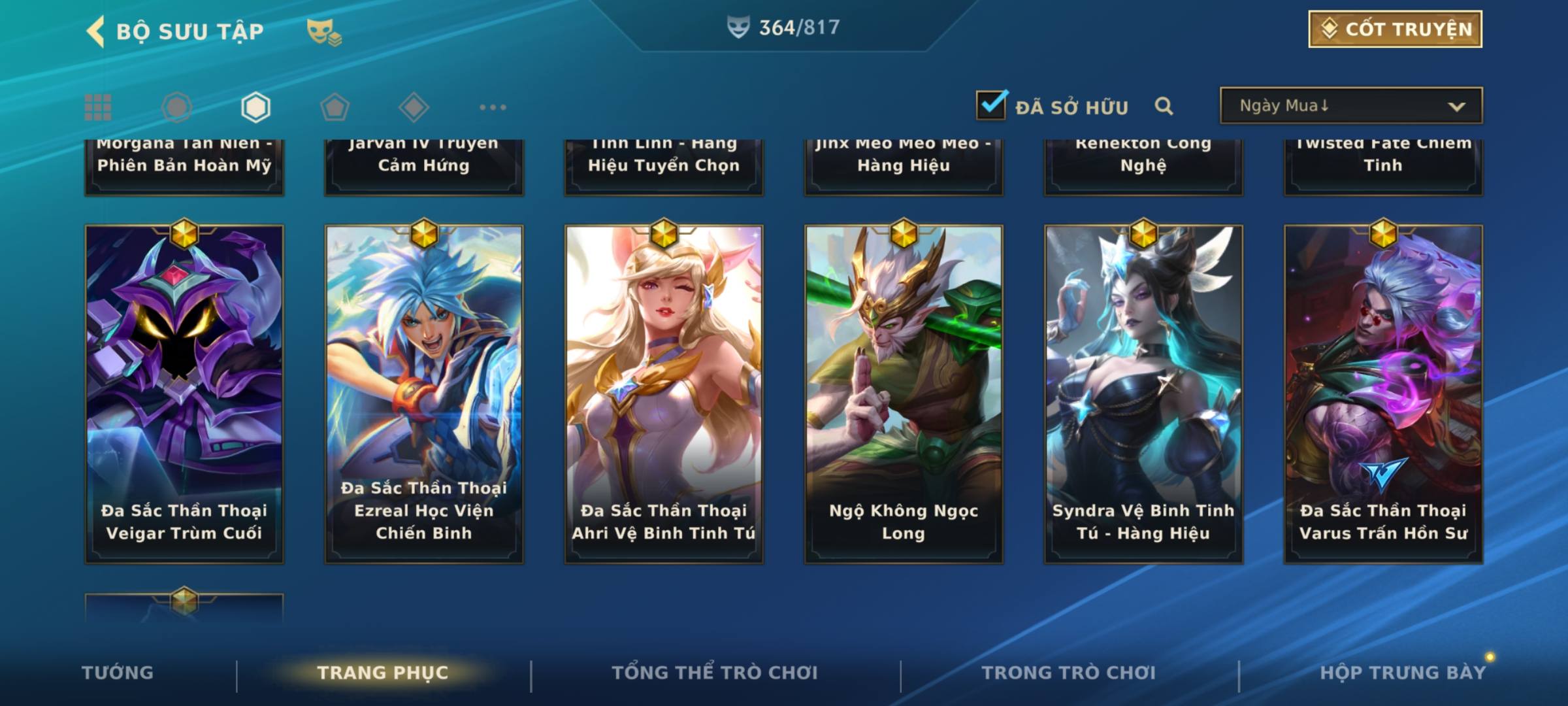
Task: Show more filters with three dots
Action: click(x=493, y=107)
